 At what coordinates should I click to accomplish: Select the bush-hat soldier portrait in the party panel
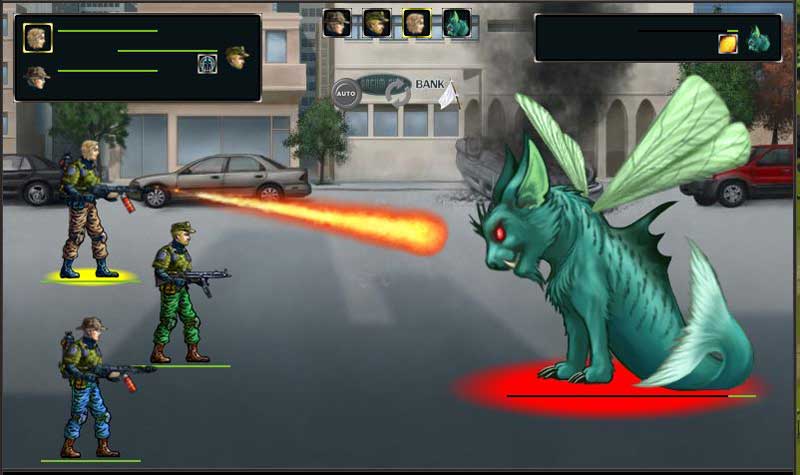tap(37, 76)
